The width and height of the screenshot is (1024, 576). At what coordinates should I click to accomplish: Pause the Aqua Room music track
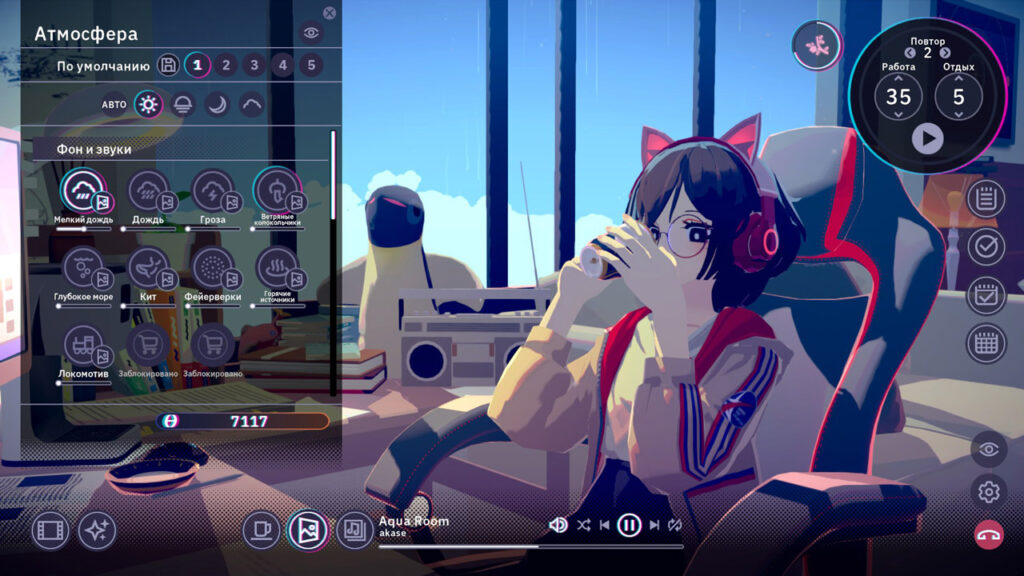click(x=629, y=524)
